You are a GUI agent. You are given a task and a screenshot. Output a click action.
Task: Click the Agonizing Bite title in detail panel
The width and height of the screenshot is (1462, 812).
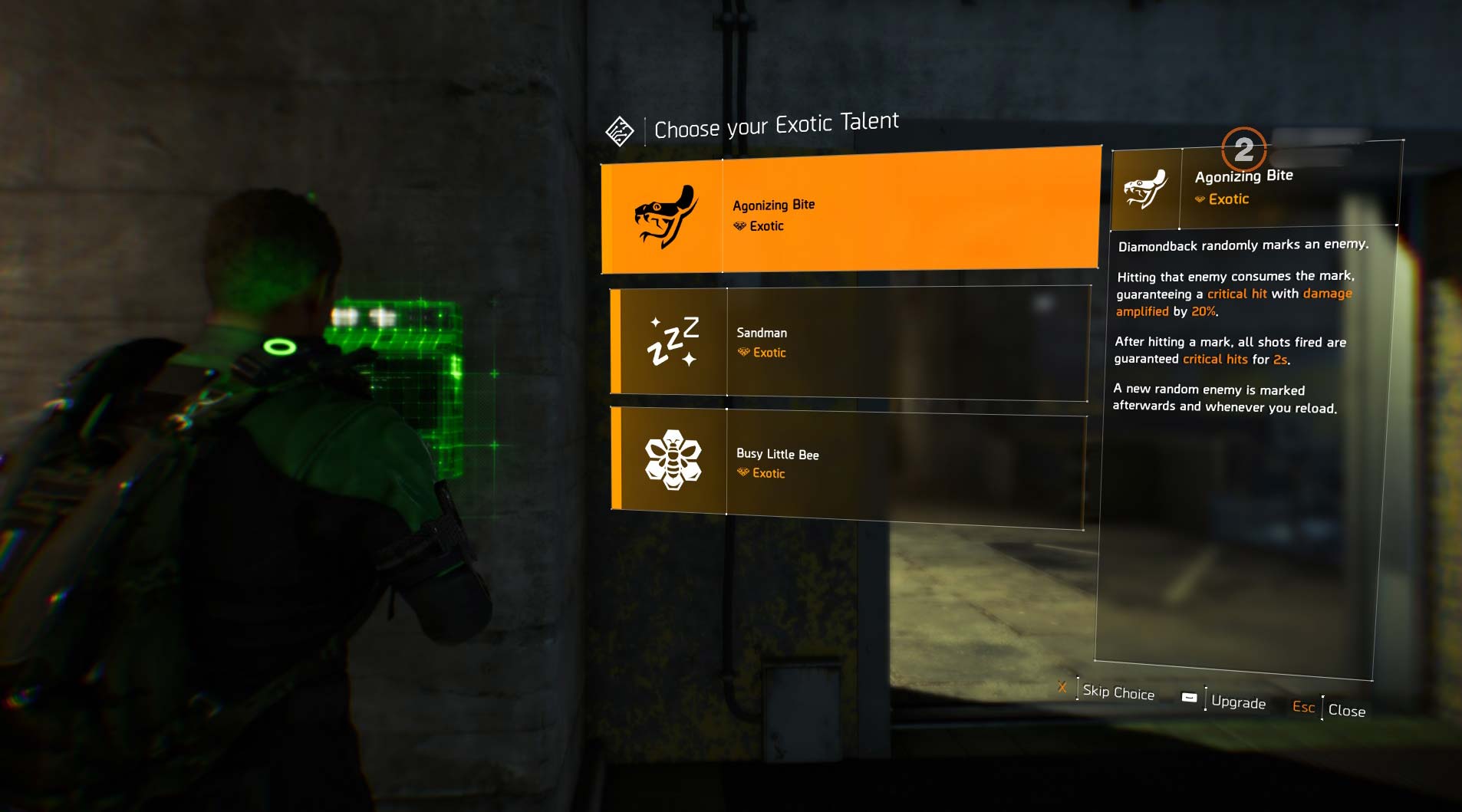[1243, 175]
